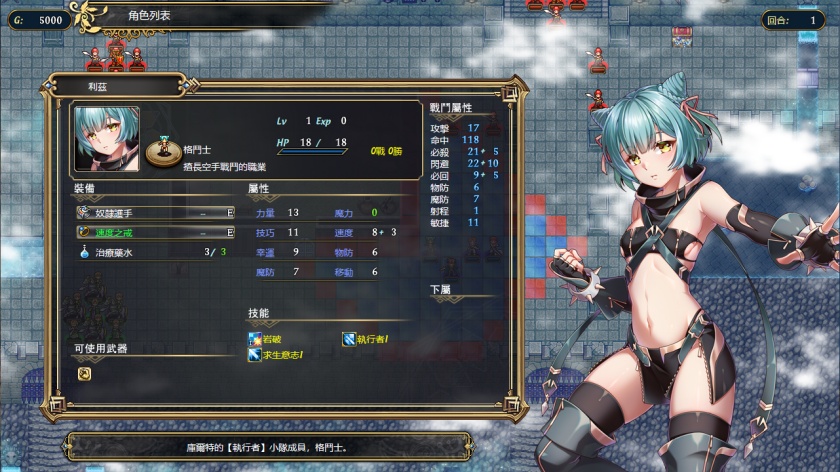Click the usable weapon type icon

coord(85,373)
